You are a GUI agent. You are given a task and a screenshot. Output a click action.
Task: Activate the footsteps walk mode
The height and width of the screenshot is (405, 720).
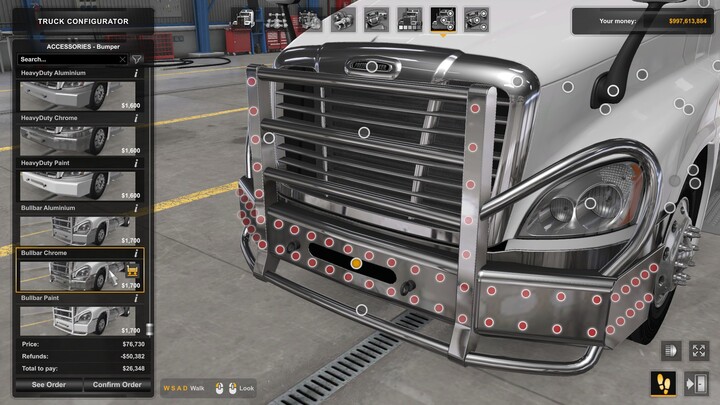(665, 382)
